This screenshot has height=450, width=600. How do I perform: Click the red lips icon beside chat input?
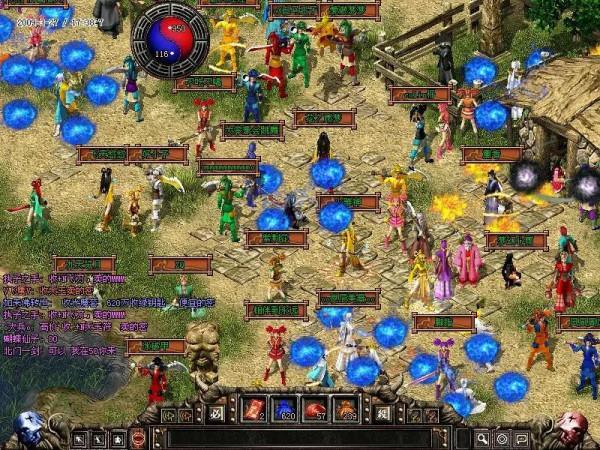(138, 438)
